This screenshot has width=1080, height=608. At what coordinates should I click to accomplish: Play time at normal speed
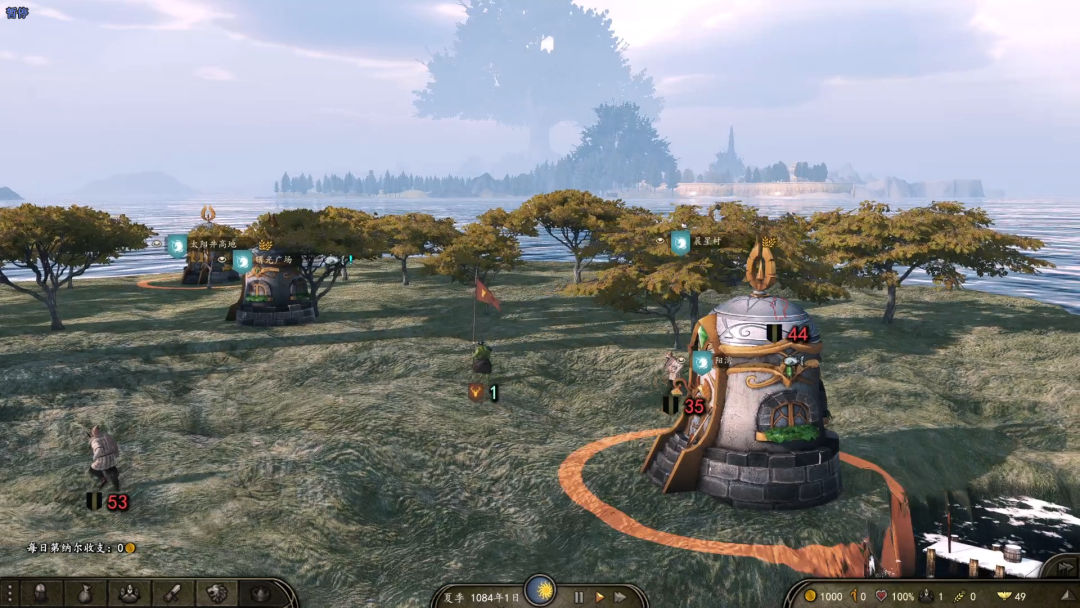(600, 597)
